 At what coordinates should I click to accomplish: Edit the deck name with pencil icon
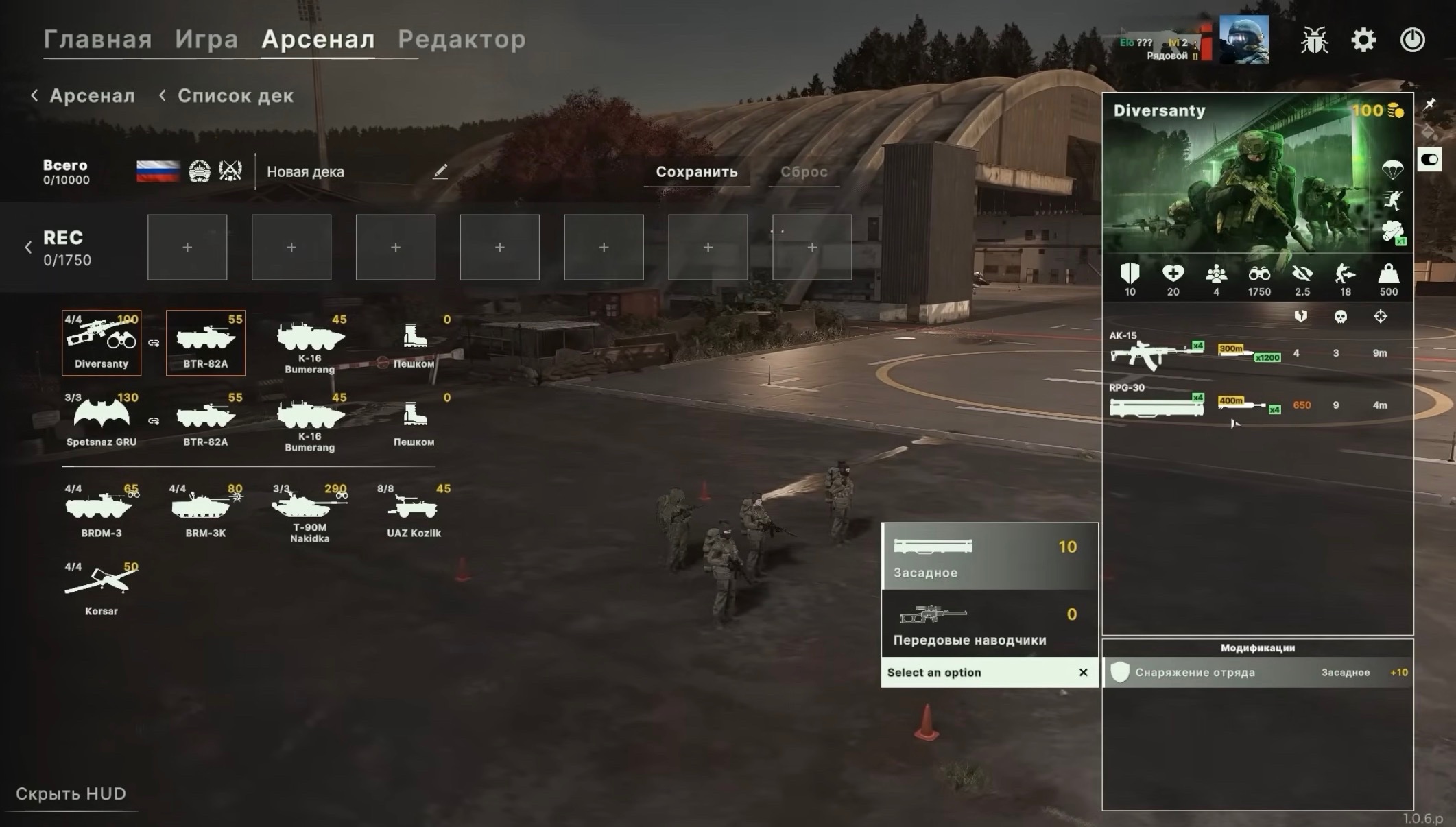440,171
